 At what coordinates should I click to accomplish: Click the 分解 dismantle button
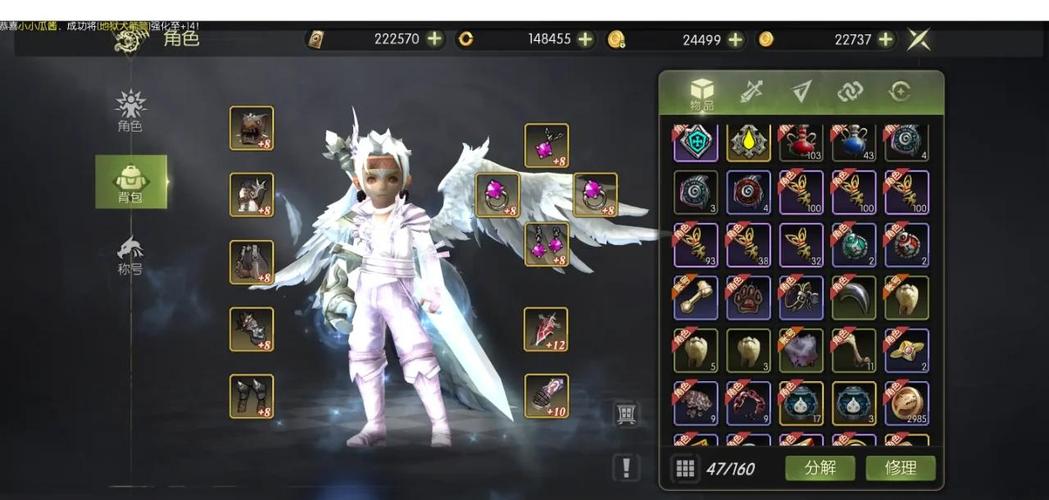(819, 468)
